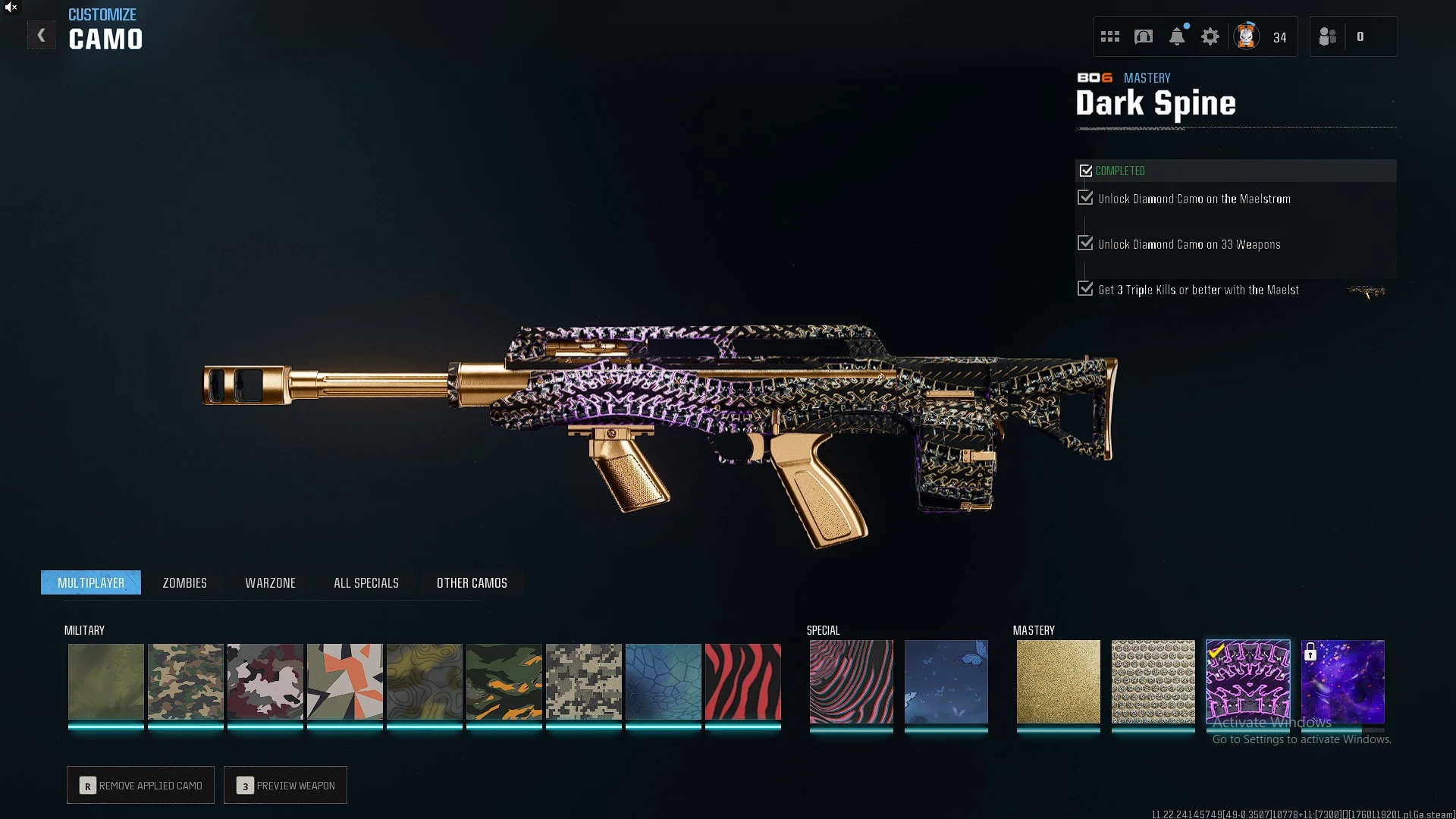
Task: Open the grid menu icon
Action: [x=1109, y=36]
